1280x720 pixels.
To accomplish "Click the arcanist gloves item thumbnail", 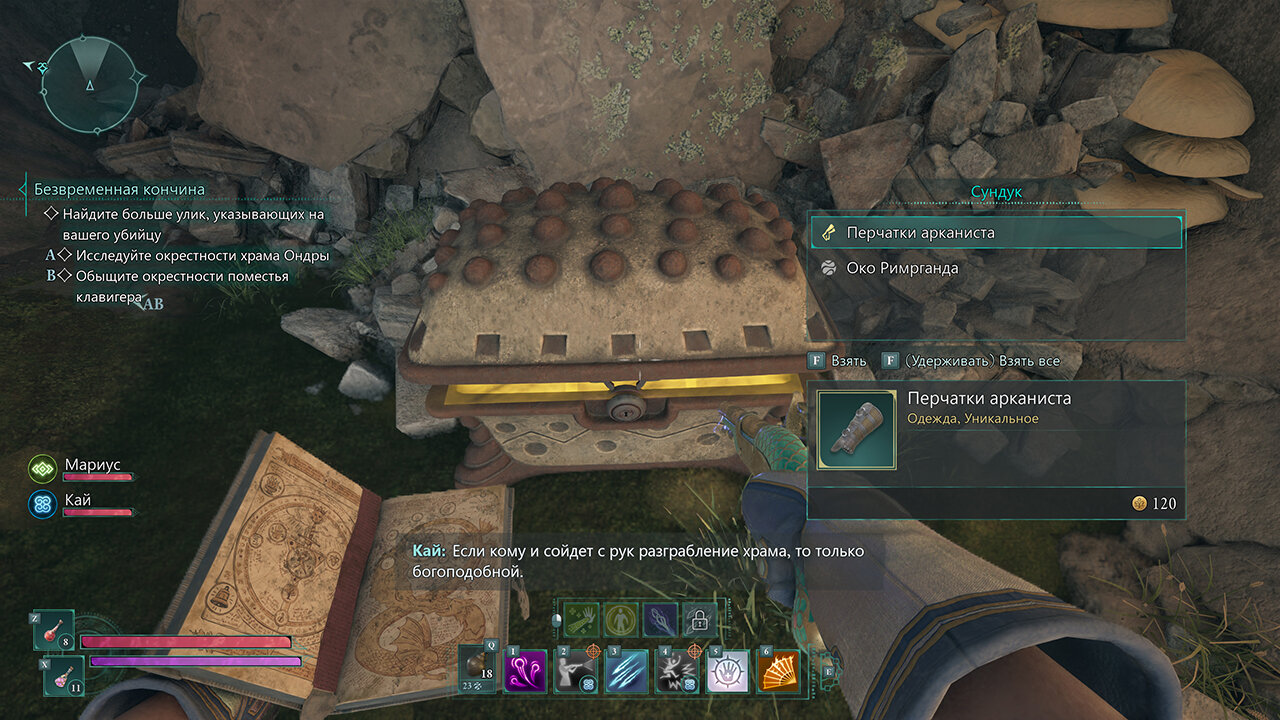I will point(857,430).
